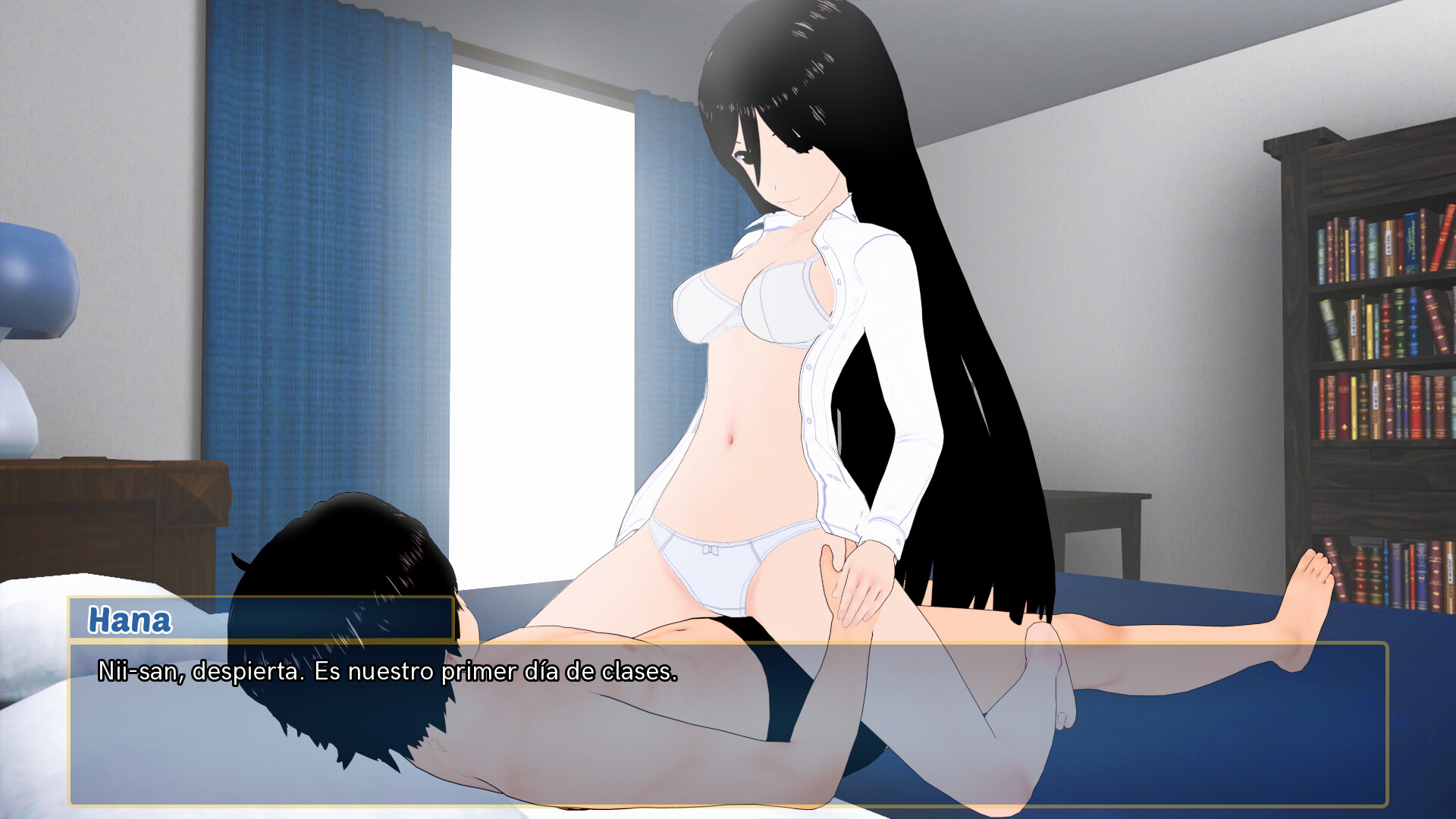This screenshot has height=819, width=1456.
Task: Click the Hana name label
Action: coord(129,622)
